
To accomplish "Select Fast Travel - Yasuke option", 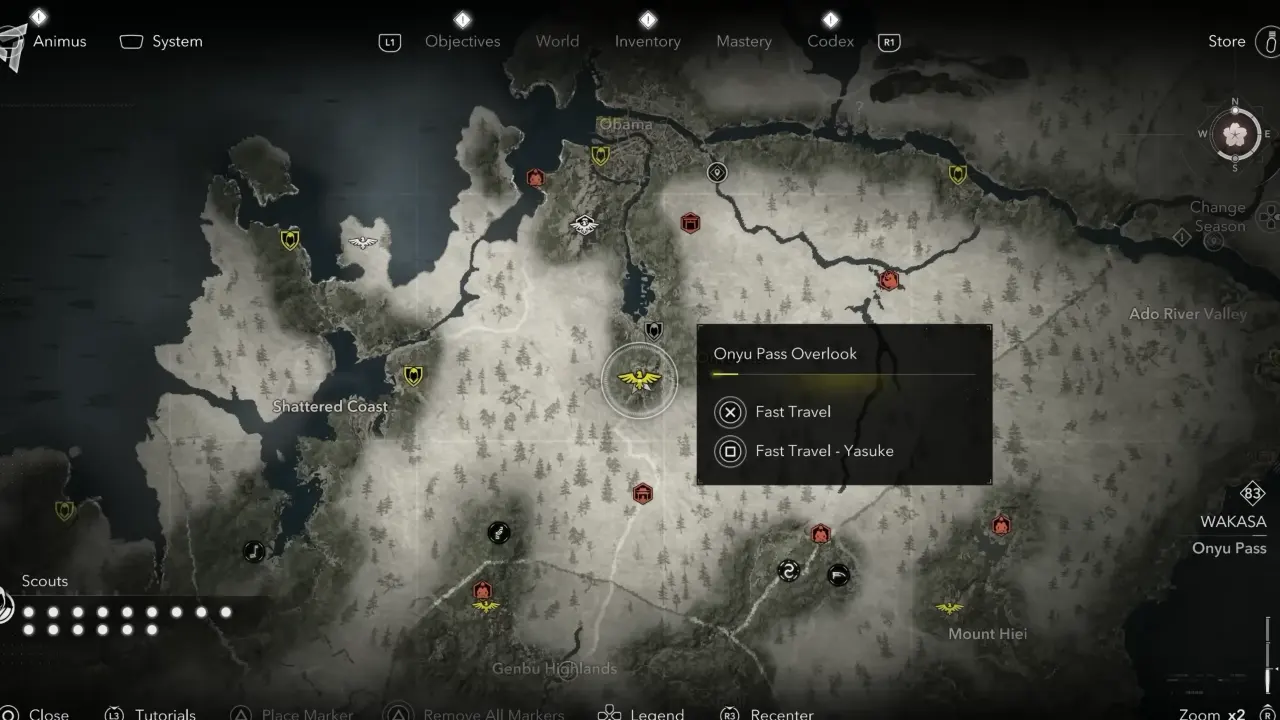I will click(x=823, y=451).
